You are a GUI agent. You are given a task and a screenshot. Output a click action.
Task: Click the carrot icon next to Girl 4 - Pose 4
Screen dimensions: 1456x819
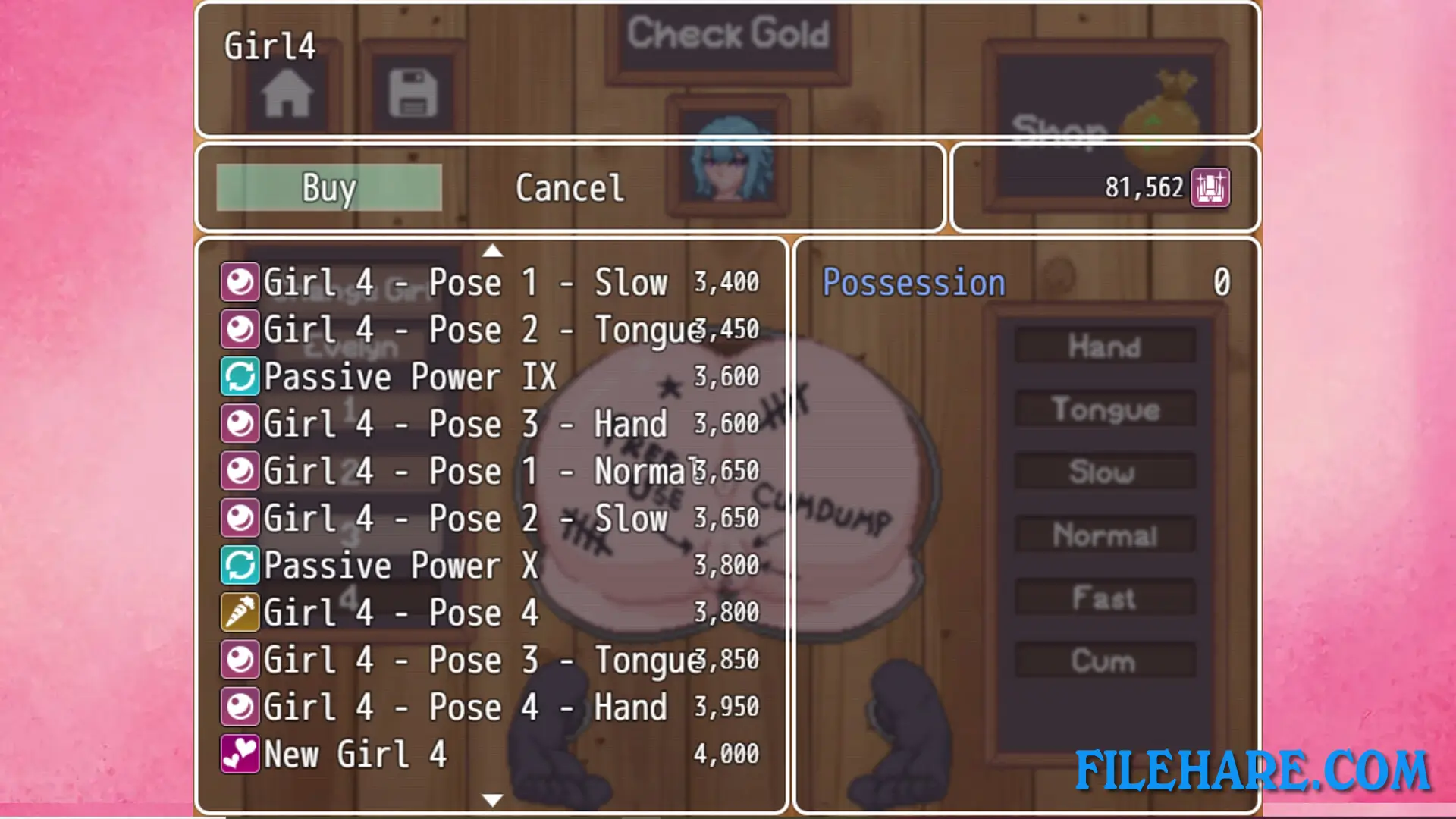coord(240,612)
